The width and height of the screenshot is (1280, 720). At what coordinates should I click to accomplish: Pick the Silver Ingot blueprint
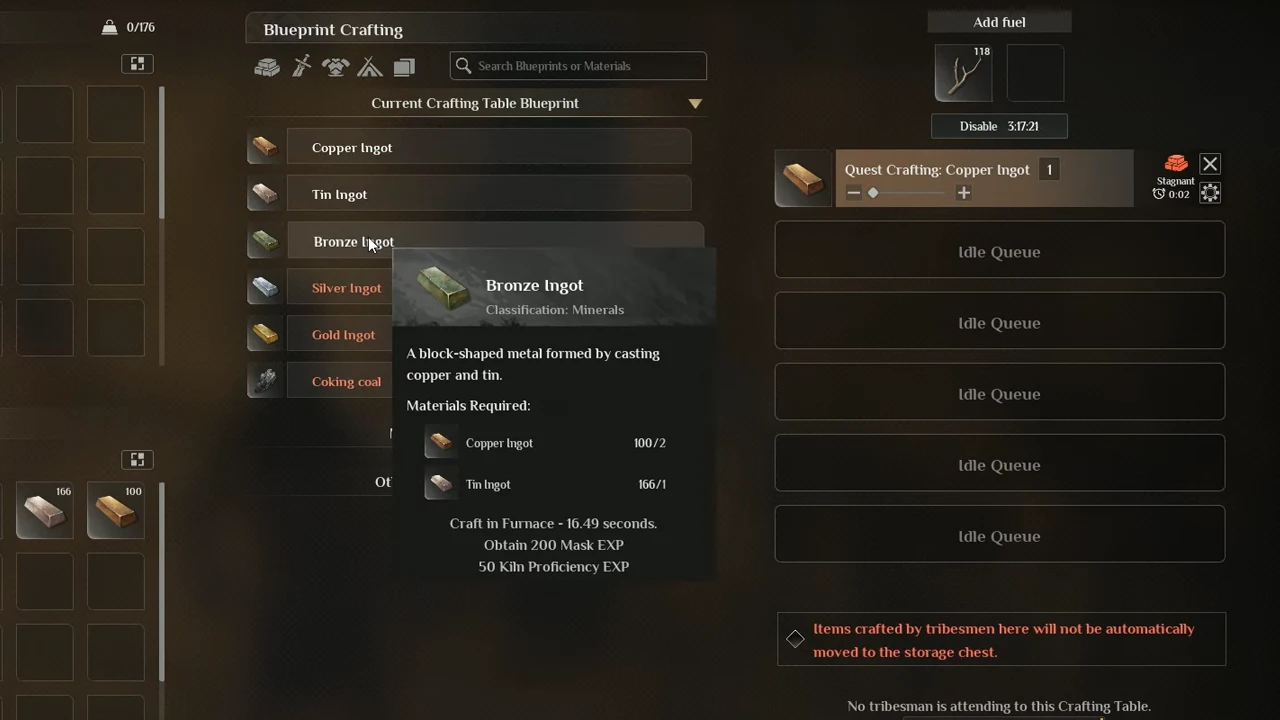(x=346, y=288)
